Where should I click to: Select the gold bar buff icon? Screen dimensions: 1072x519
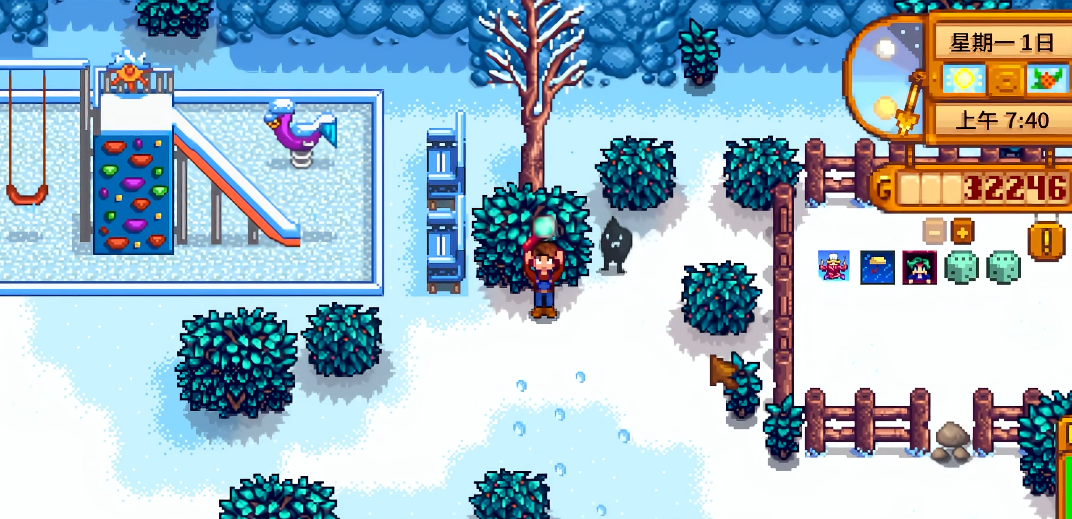(x=877, y=267)
